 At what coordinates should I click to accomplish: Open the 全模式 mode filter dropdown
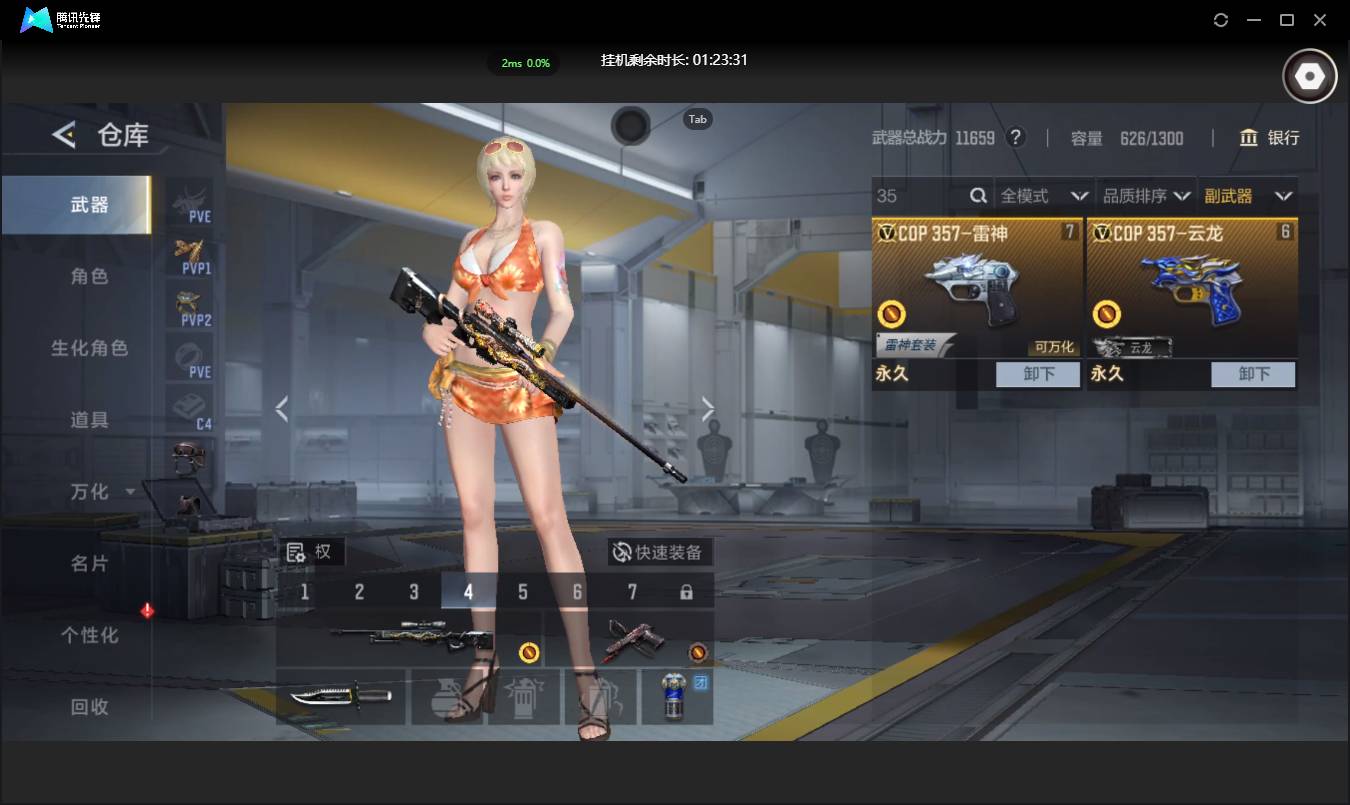[x=1044, y=196]
